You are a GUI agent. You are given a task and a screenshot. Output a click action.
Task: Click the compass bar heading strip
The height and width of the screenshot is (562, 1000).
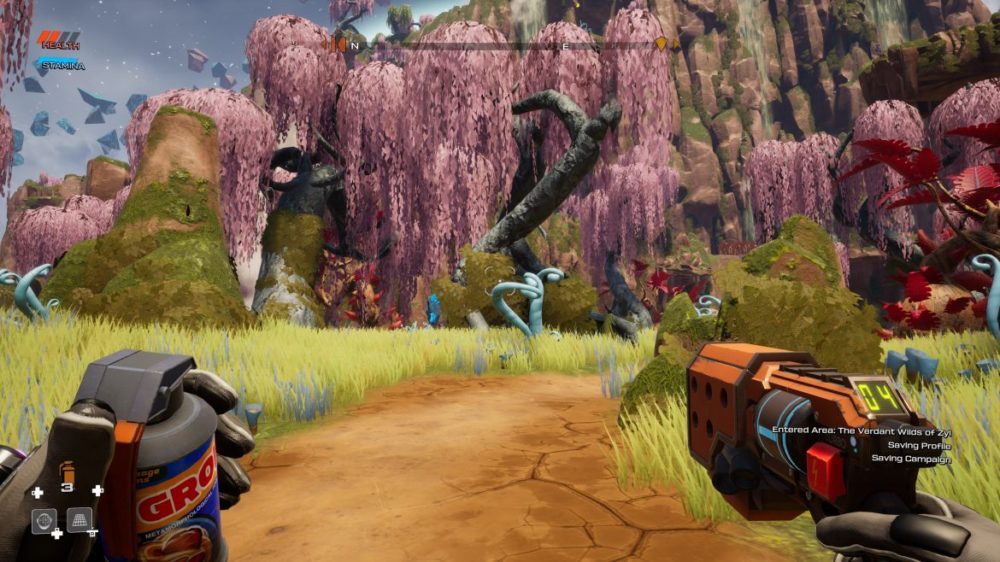[x=500, y=45]
